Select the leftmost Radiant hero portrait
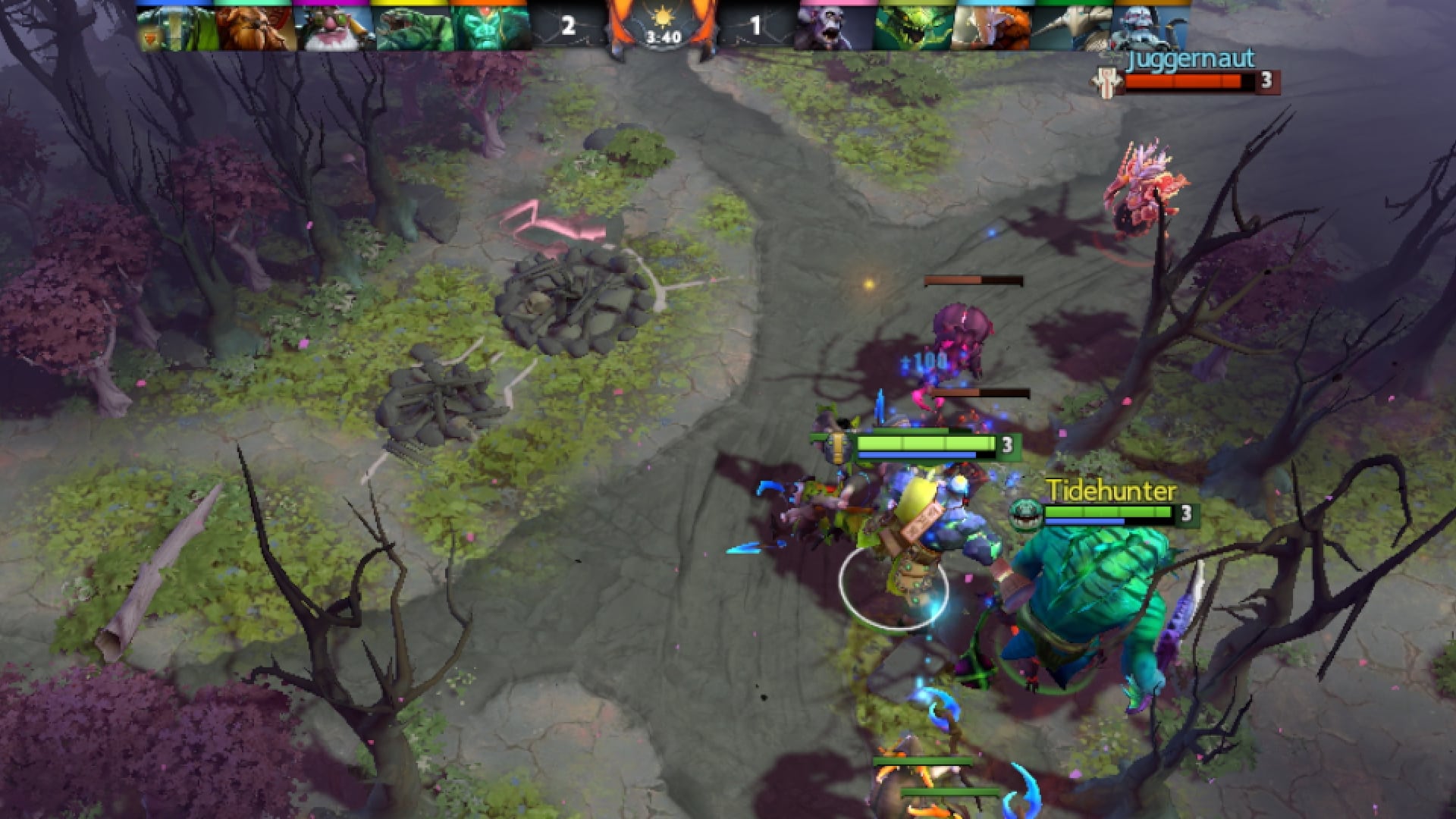 [174, 27]
